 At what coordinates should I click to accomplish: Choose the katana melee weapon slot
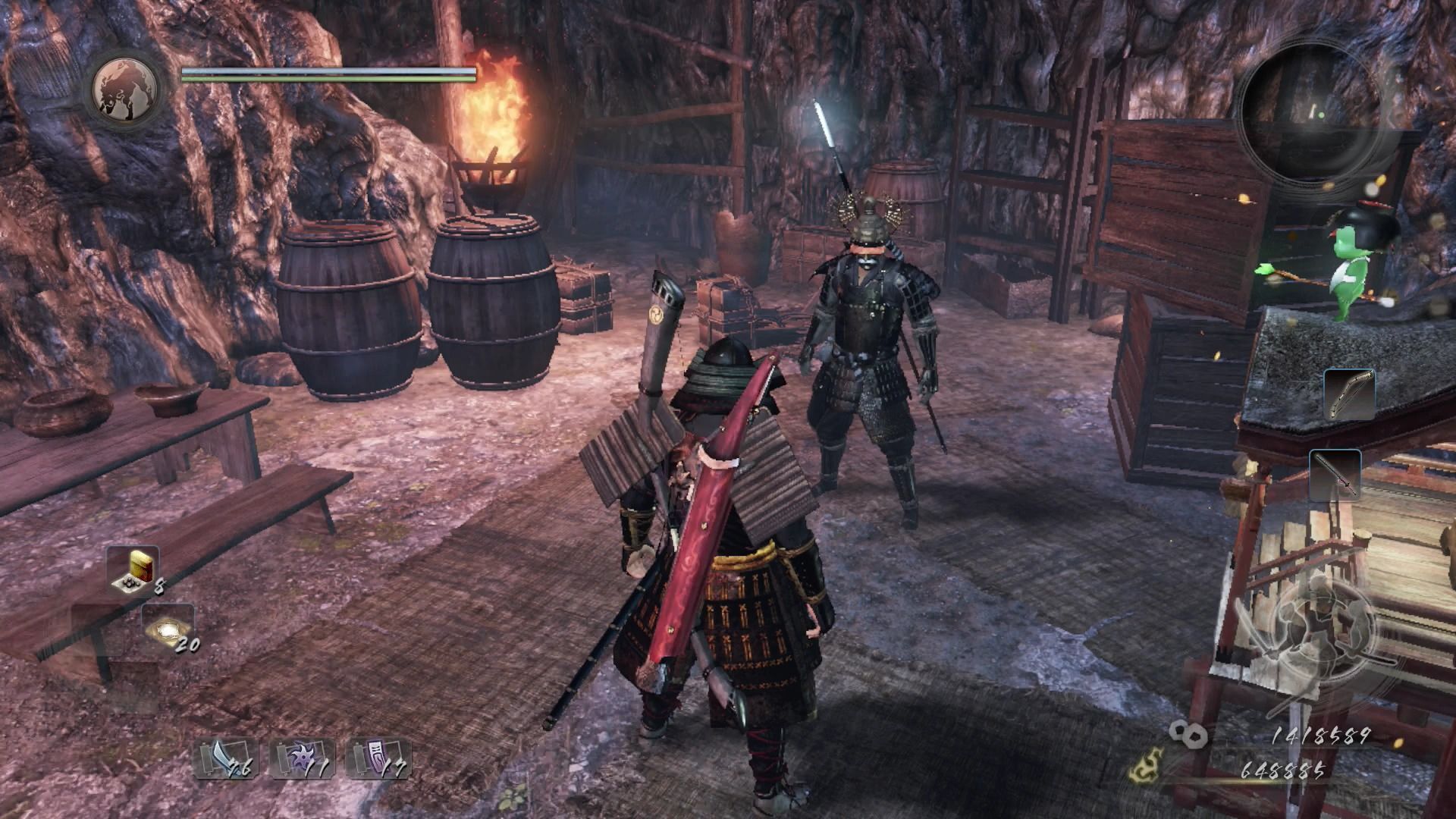point(1335,475)
